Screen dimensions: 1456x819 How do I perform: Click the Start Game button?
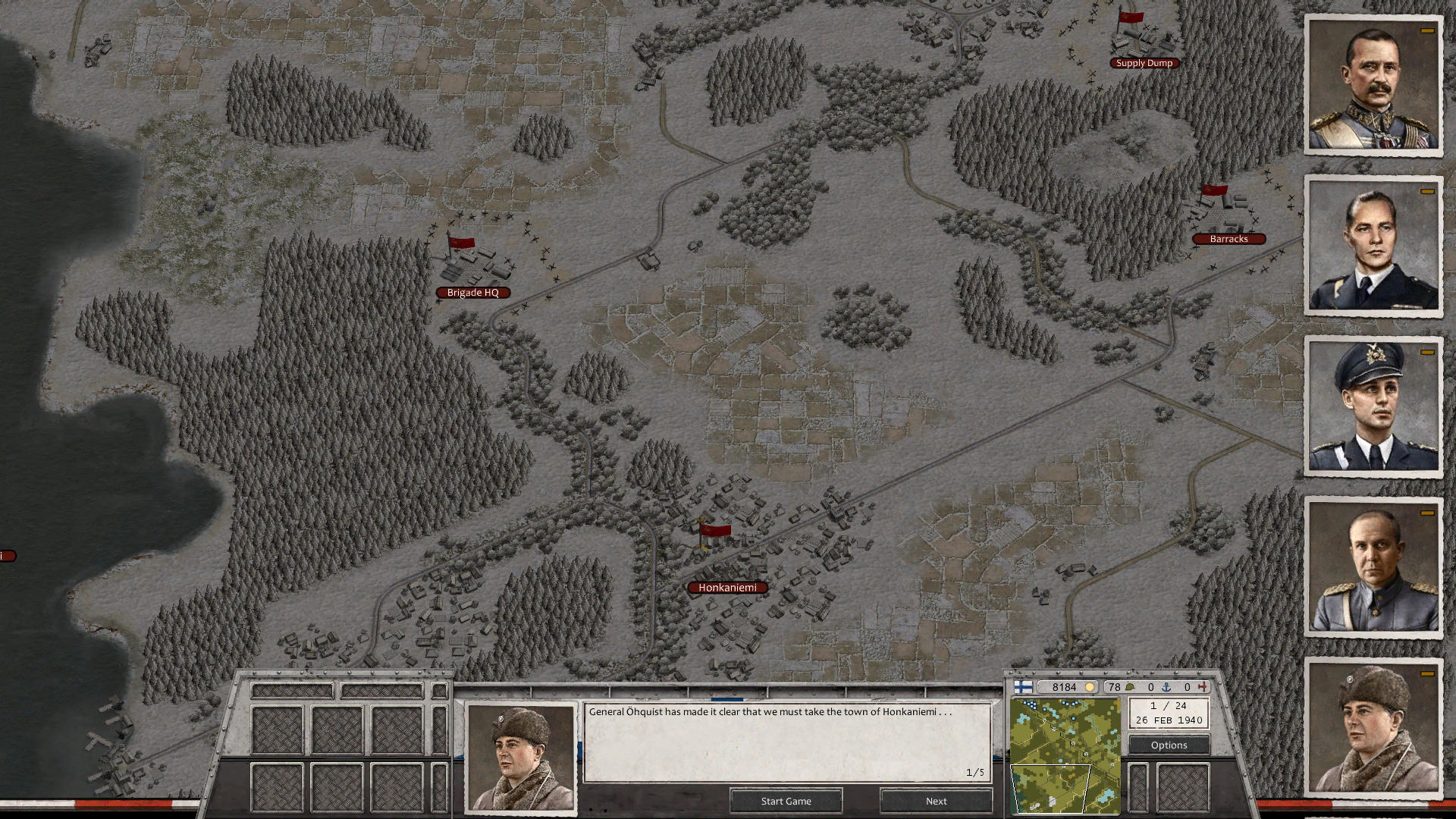(786, 801)
